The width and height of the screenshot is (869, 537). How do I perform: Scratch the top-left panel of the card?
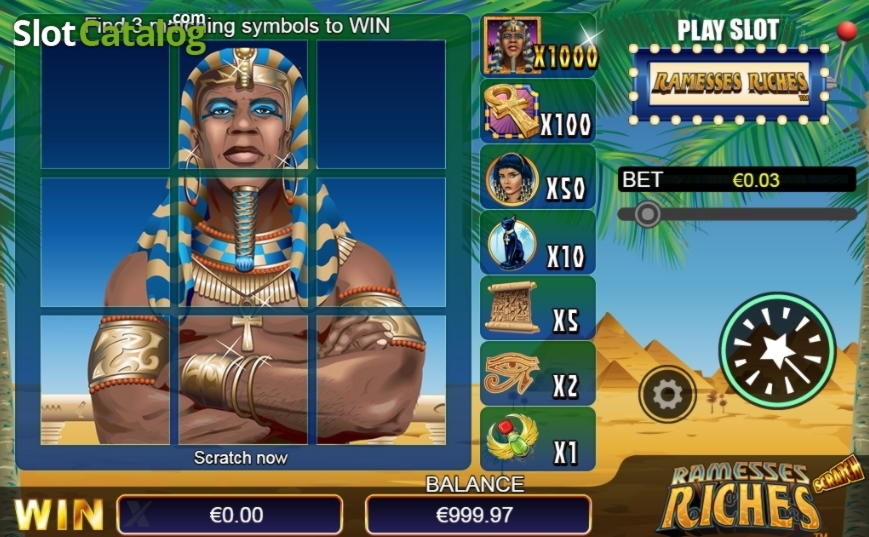pyautogui.click(x=105, y=104)
